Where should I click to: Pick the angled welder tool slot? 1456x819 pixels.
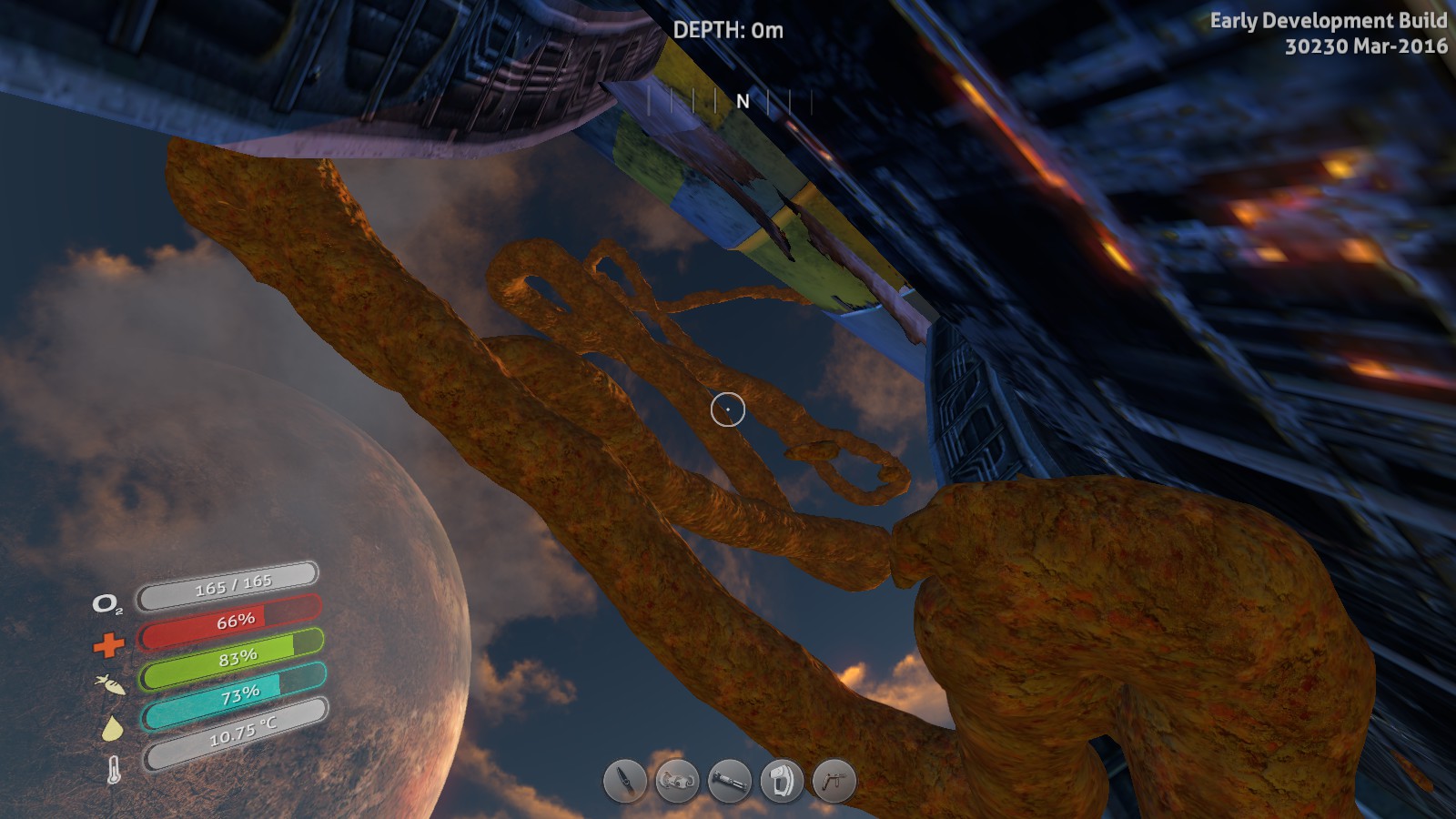[834, 781]
